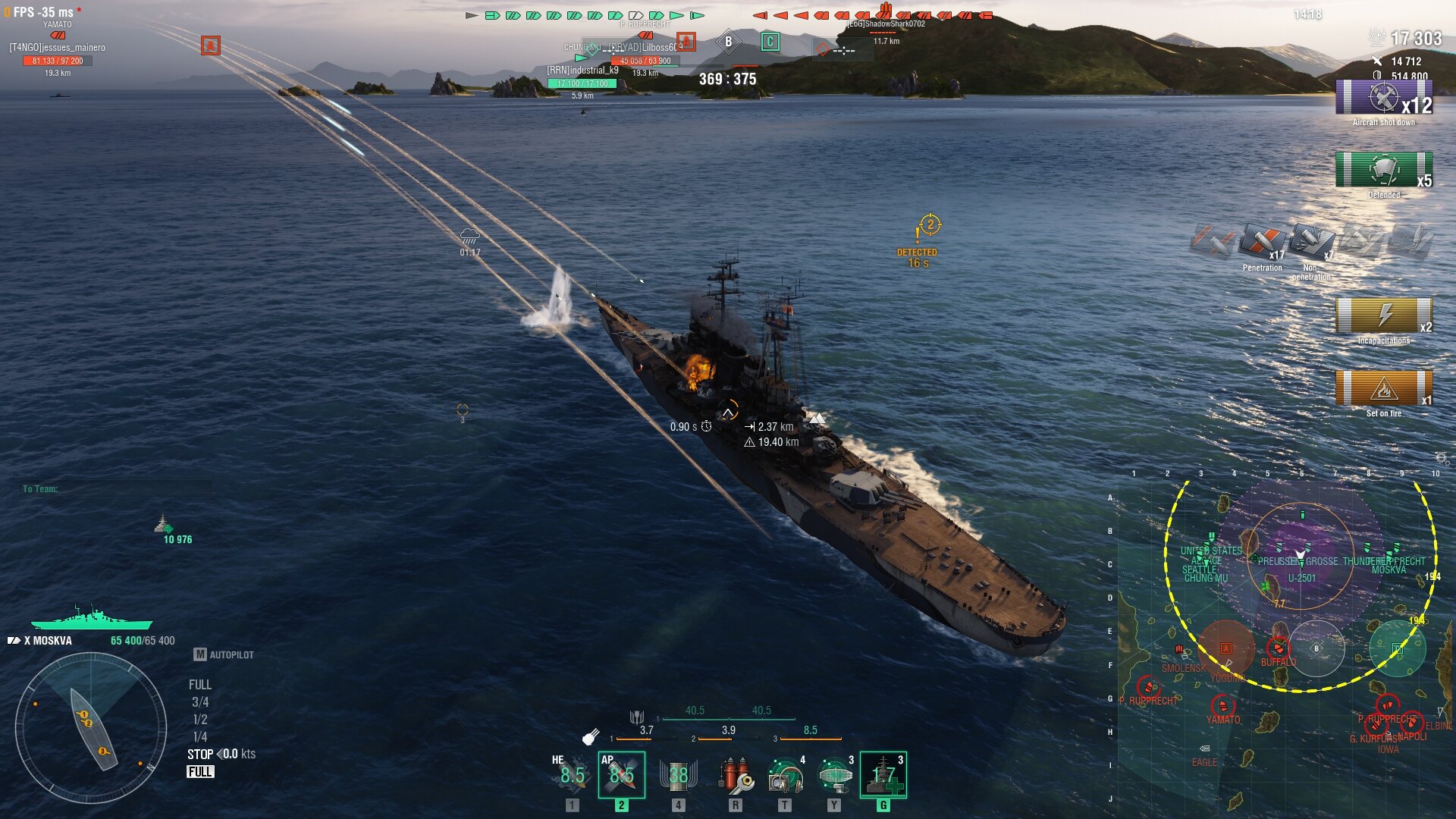Image resolution: width=1456 pixels, height=819 pixels.
Task: Activate the Damage Control Party consumable
Action: tap(734, 774)
